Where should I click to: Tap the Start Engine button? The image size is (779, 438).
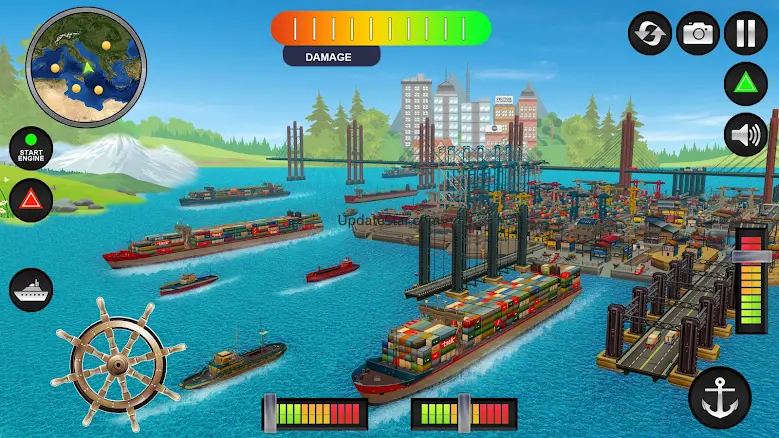coord(31,149)
